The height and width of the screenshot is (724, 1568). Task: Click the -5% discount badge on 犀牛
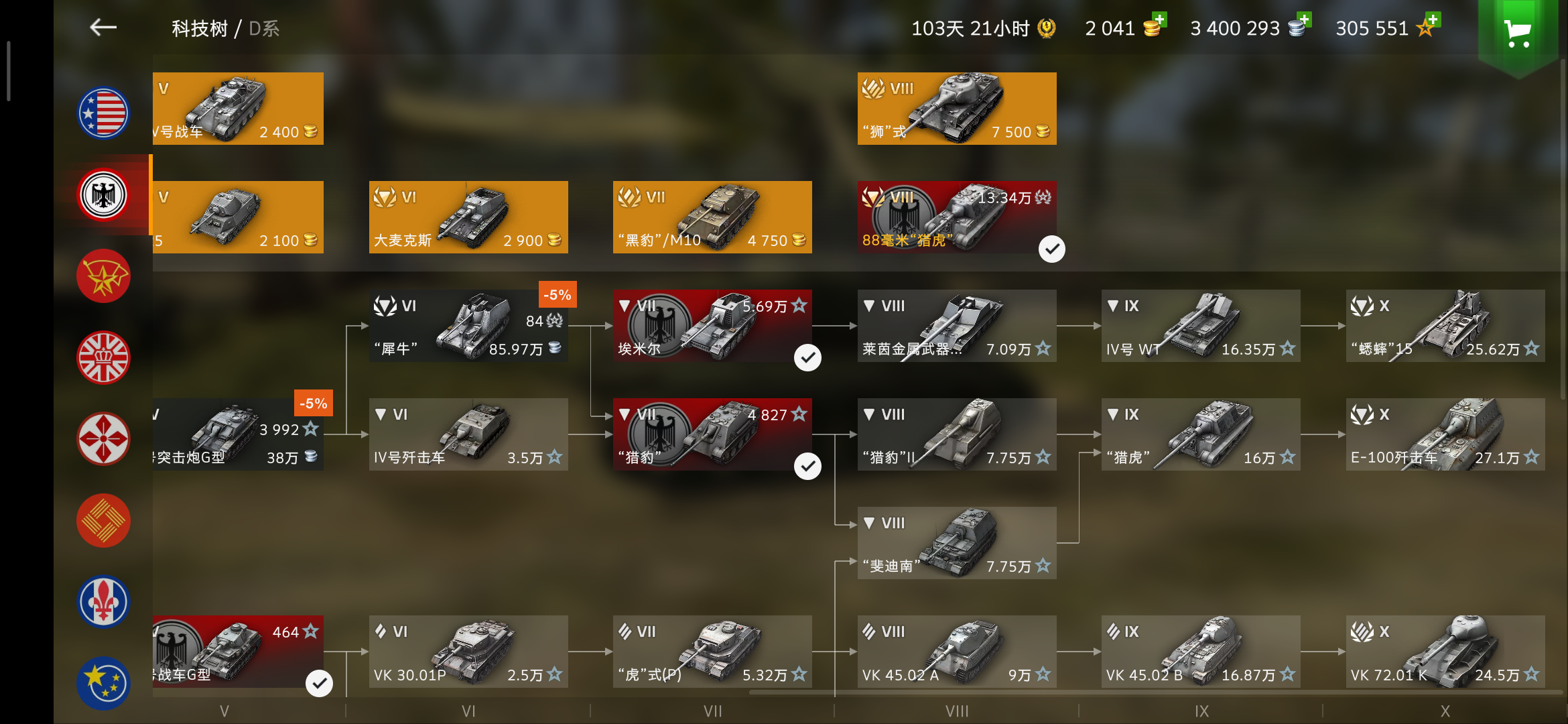click(557, 294)
